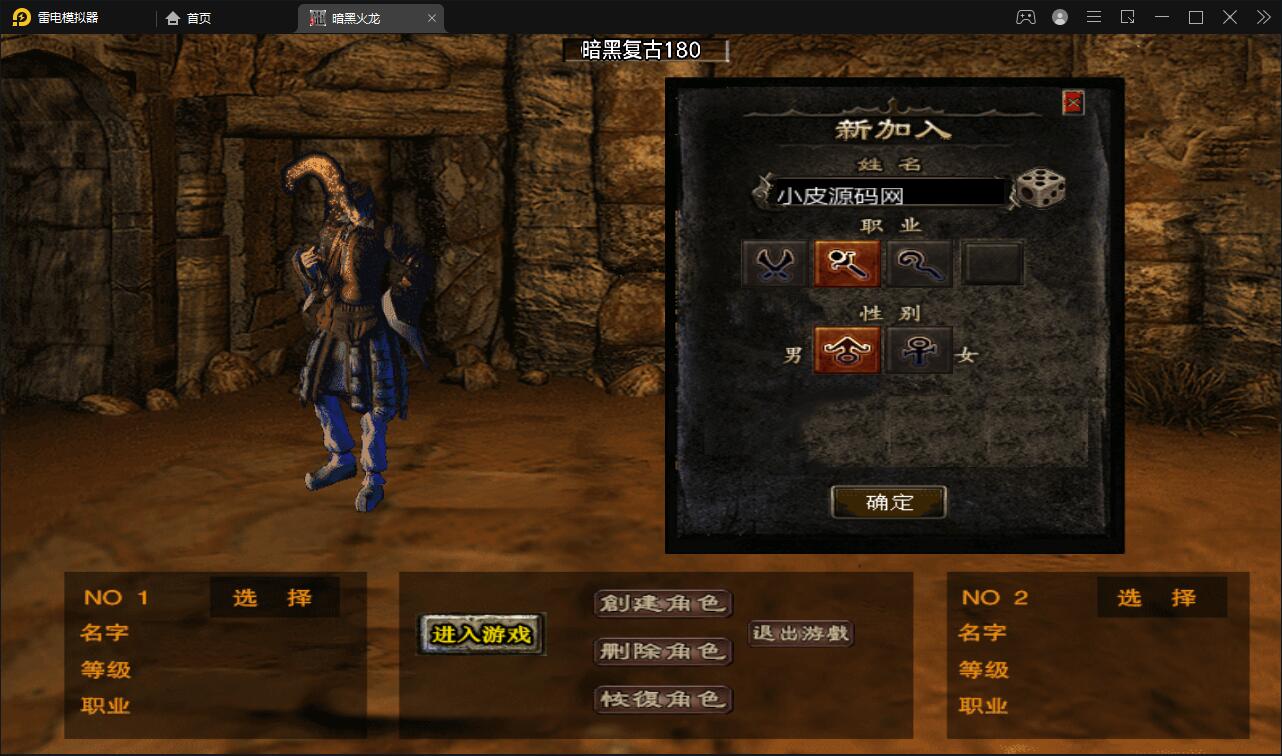1282x756 pixels.
Task: Click the 創建角色 button
Action: [x=663, y=604]
